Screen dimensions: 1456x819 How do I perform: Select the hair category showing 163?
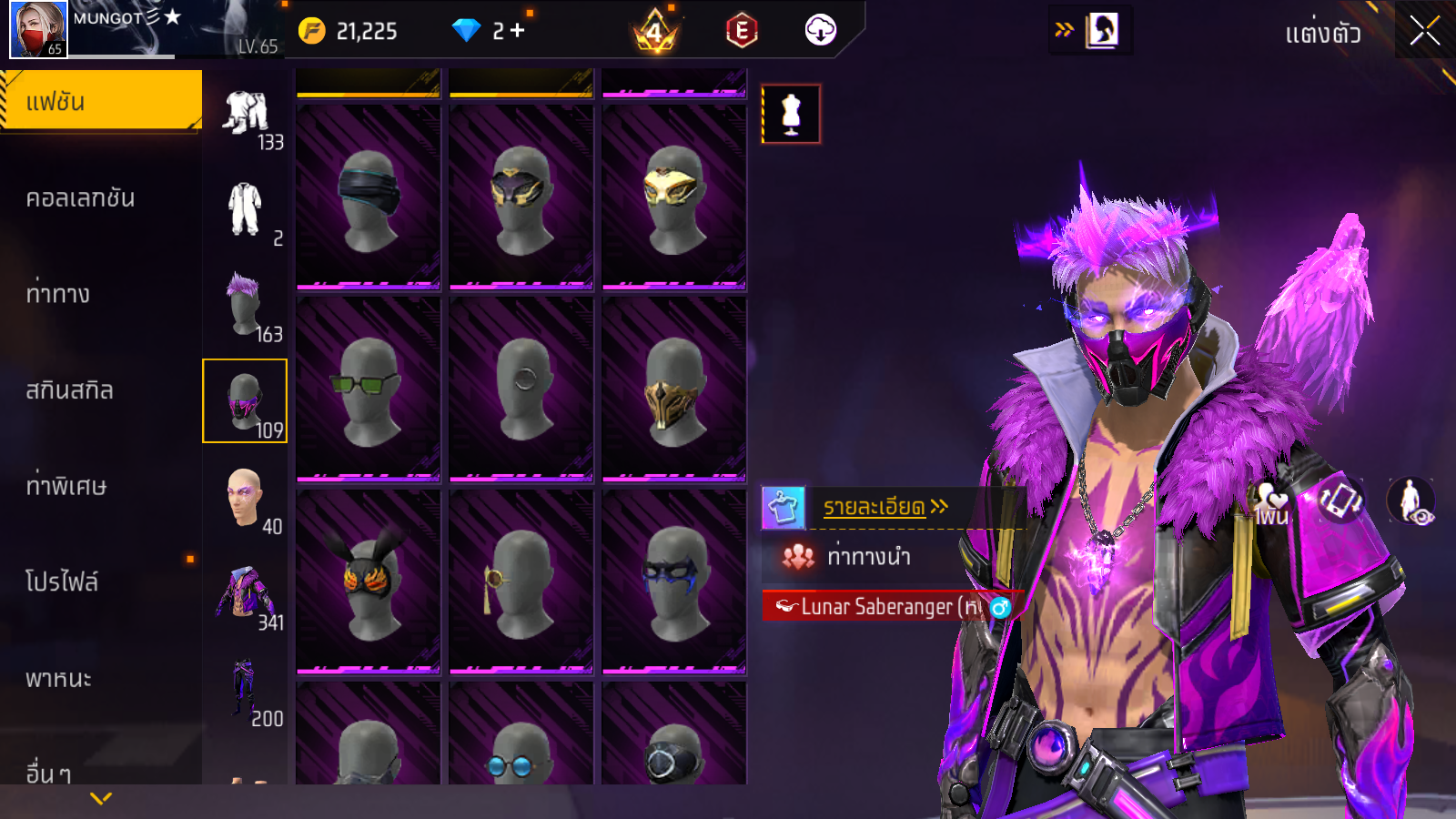click(x=246, y=305)
